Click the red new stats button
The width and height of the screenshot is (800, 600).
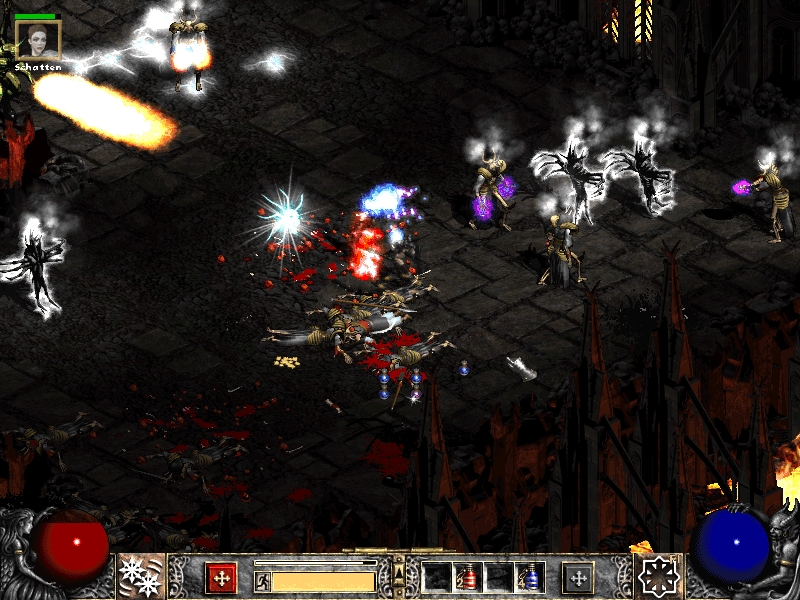point(220,577)
